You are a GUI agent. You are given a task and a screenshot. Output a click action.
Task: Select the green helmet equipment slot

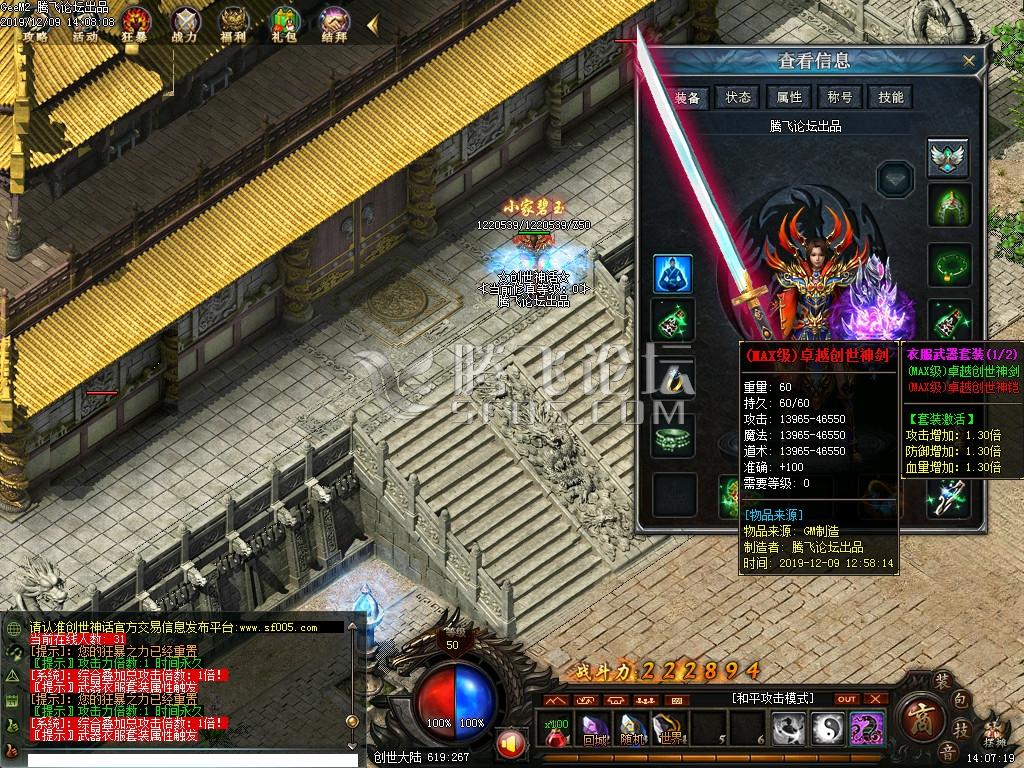(947, 205)
